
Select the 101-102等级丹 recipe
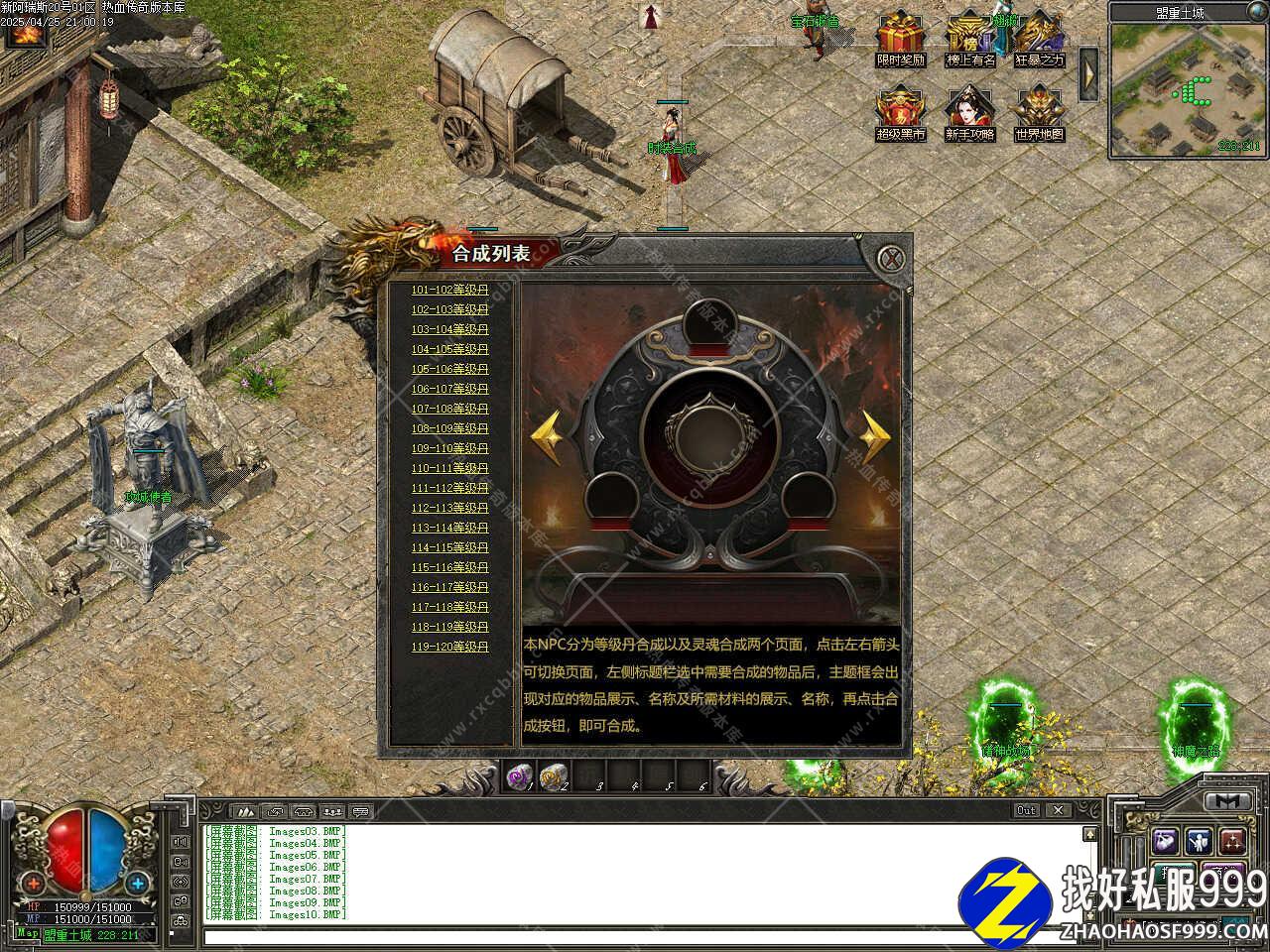coord(450,290)
